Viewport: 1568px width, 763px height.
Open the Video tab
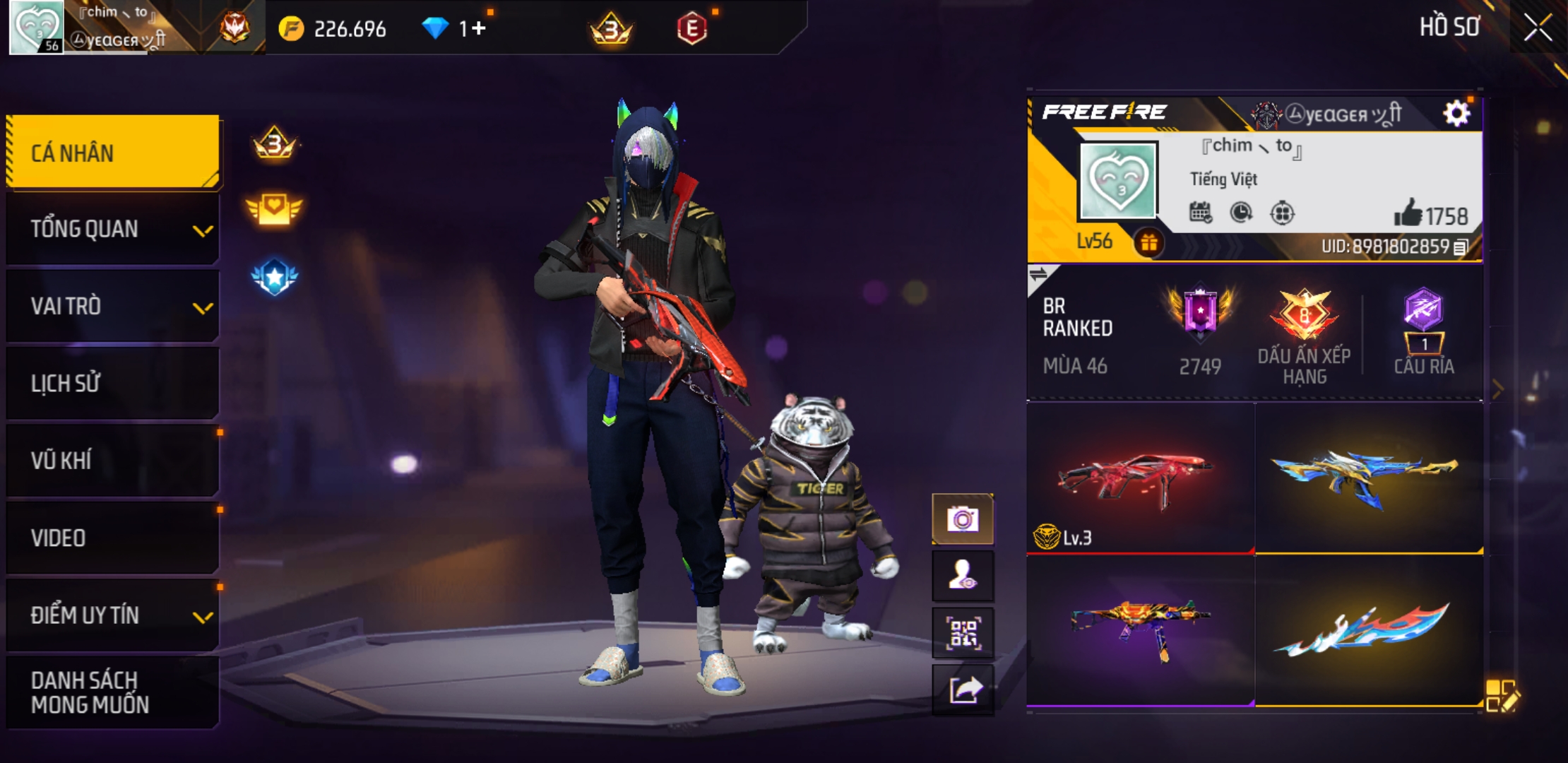pyautogui.click(x=113, y=538)
